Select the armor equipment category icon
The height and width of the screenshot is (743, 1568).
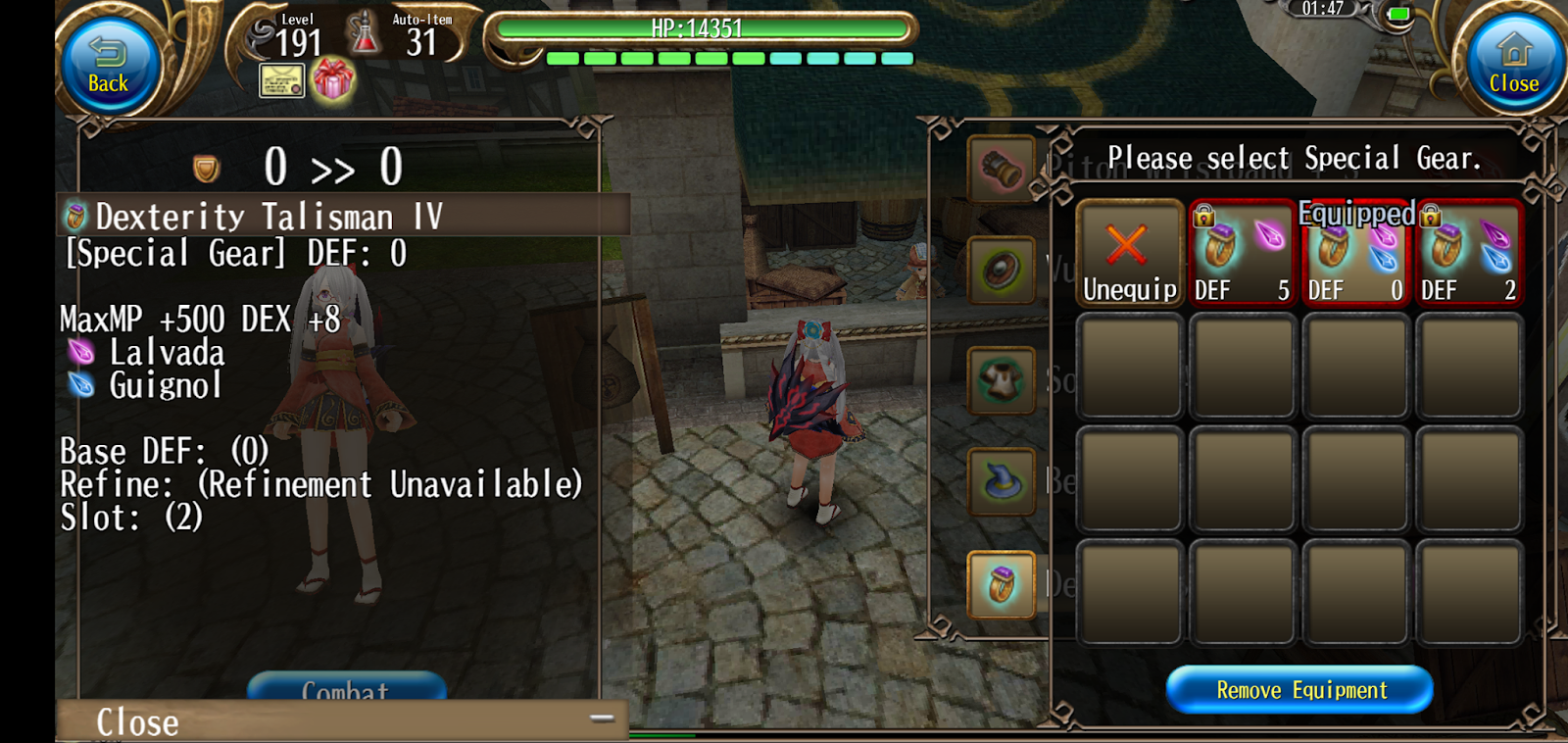click(1001, 381)
